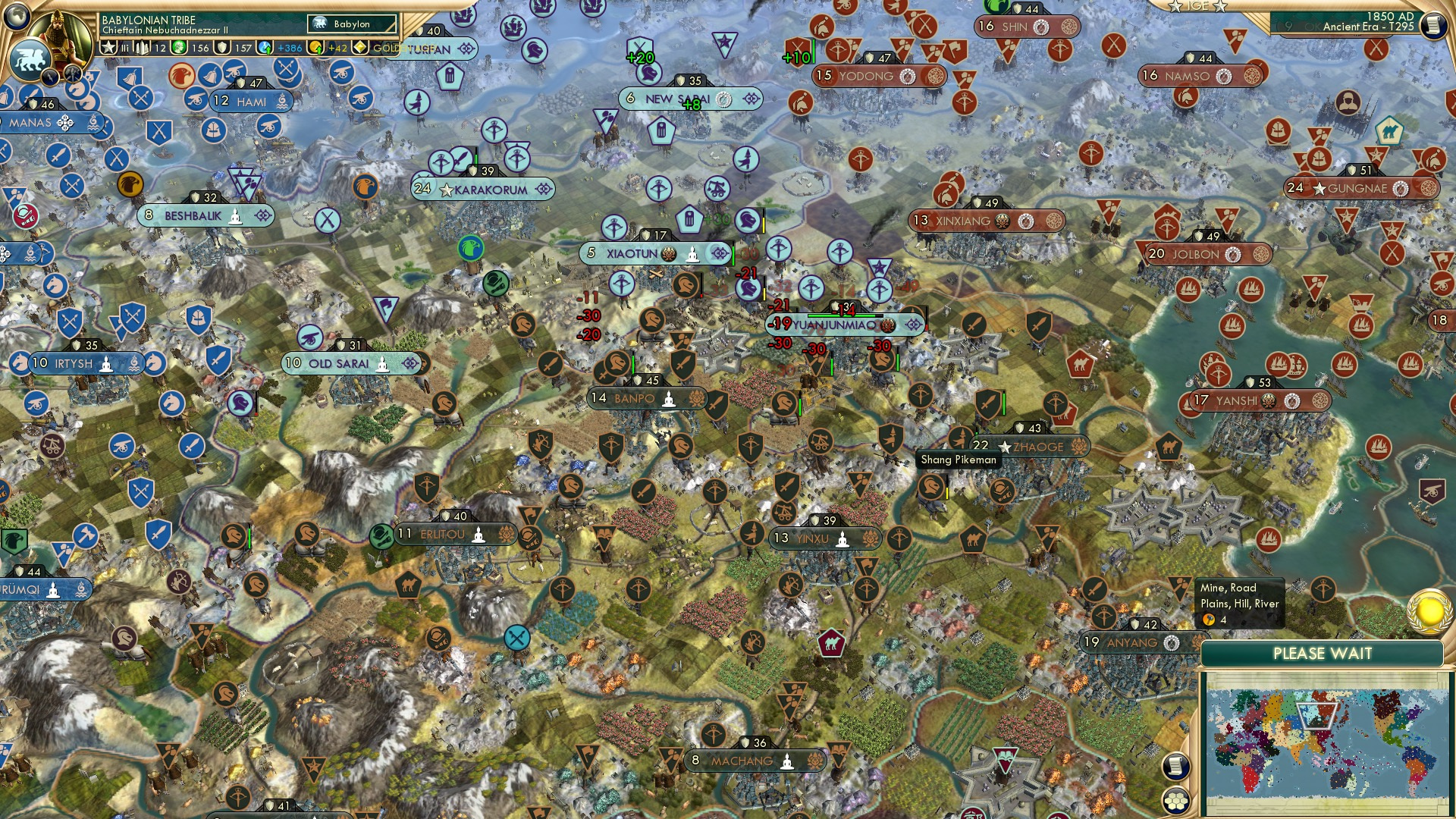
Task: Click the PLEASE WAIT banner
Action: point(1323,653)
